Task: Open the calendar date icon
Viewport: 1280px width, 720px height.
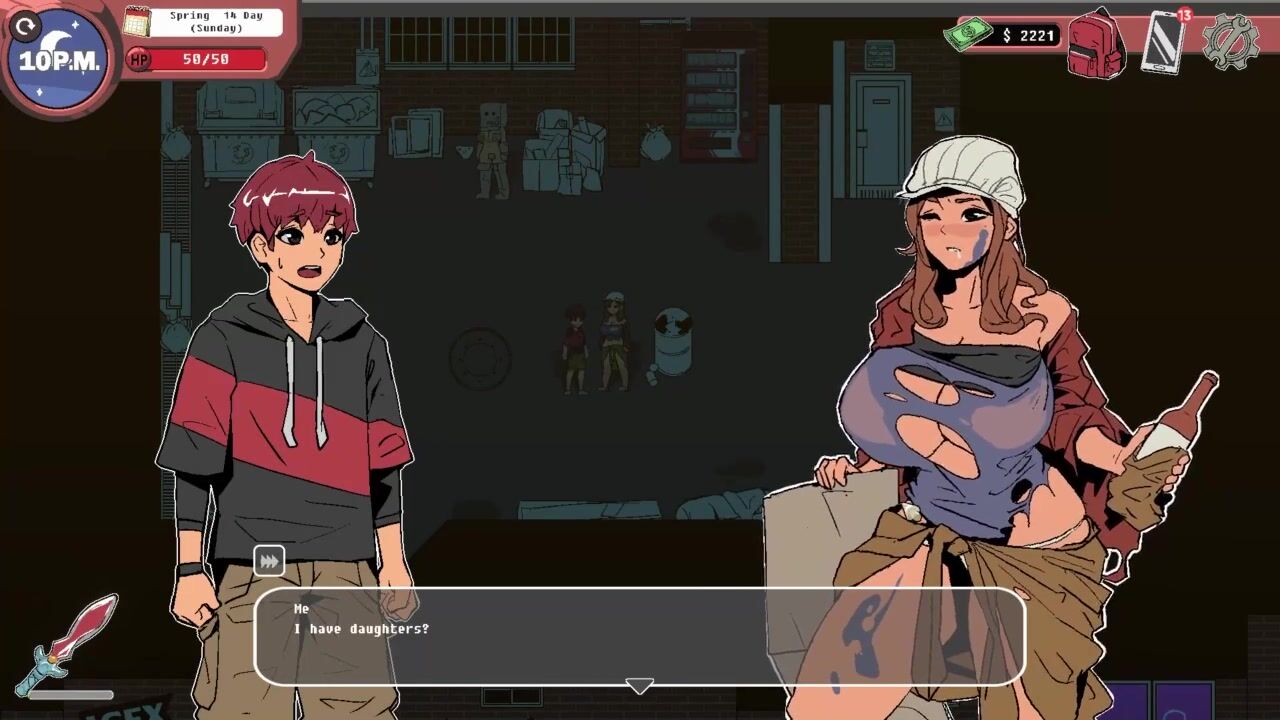Action: coord(137,21)
